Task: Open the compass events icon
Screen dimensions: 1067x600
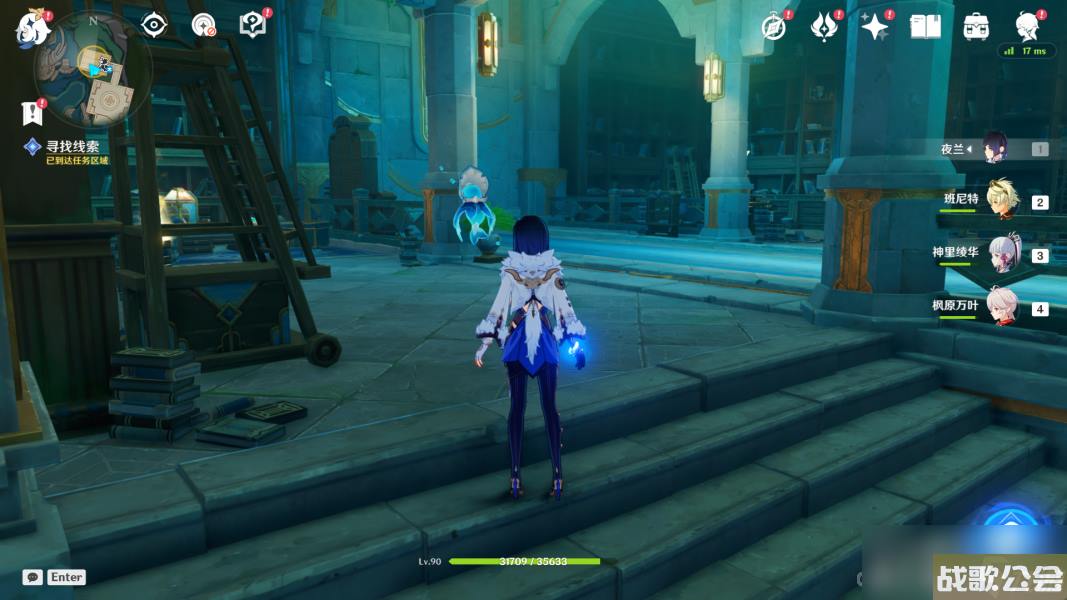Action: (x=774, y=27)
